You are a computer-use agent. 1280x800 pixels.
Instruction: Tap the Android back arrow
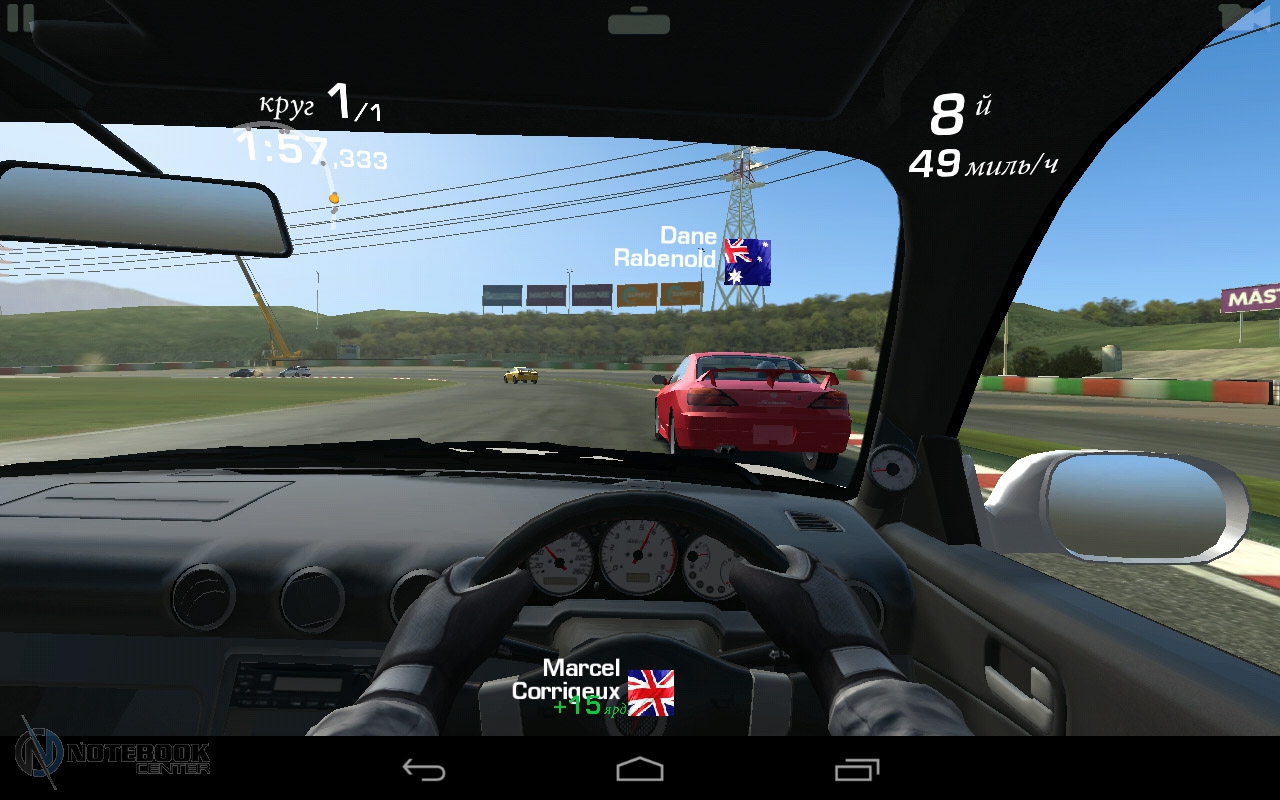(x=423, y=769)
